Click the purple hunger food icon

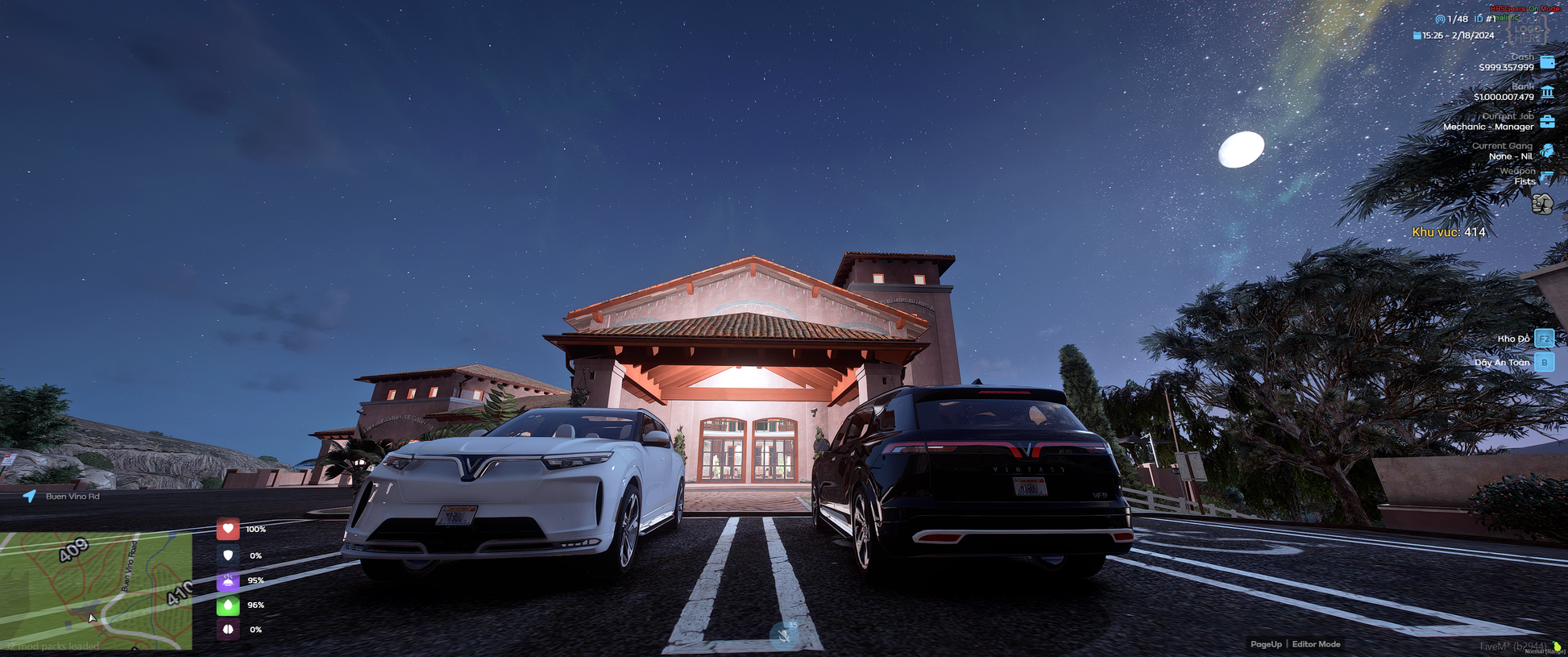pyautogui.click(x=228, y=580)
